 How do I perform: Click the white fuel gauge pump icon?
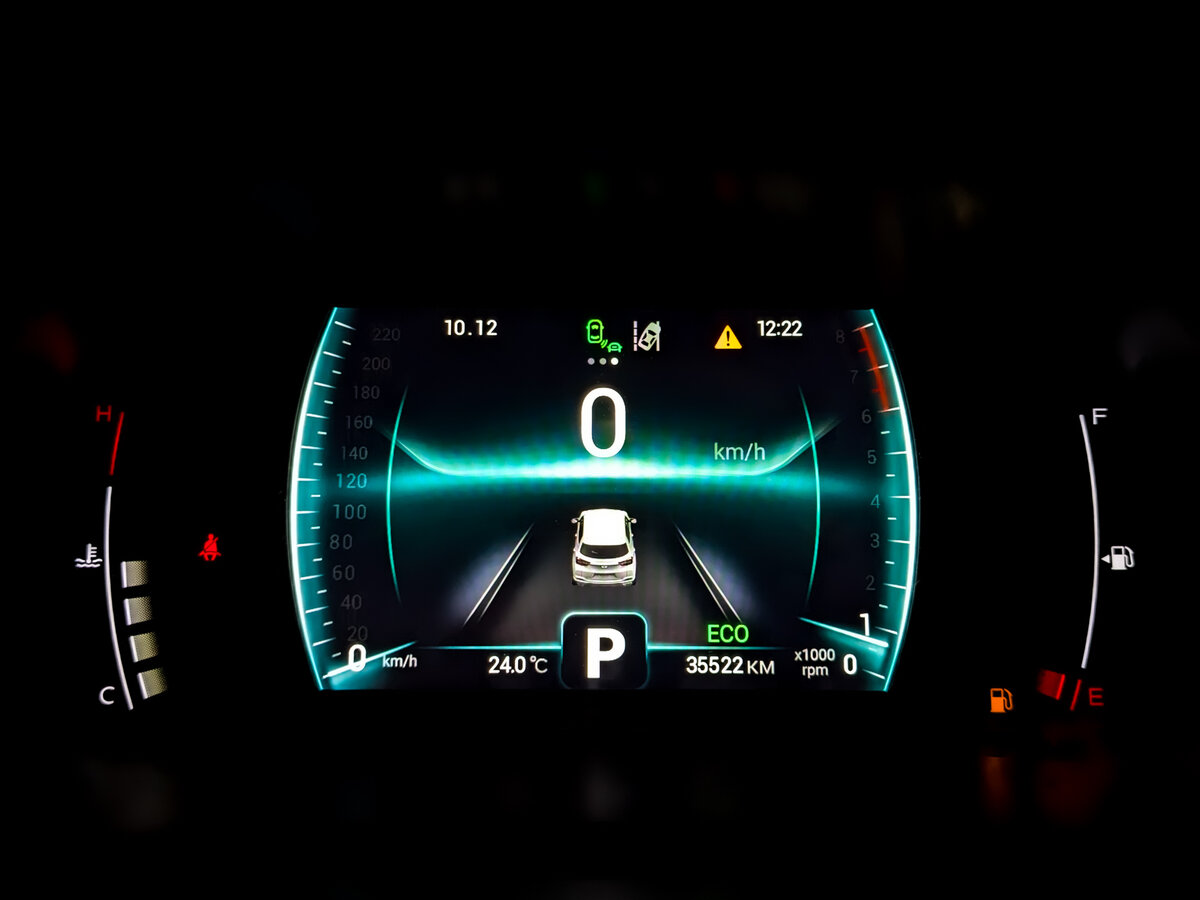(1121, 557)
